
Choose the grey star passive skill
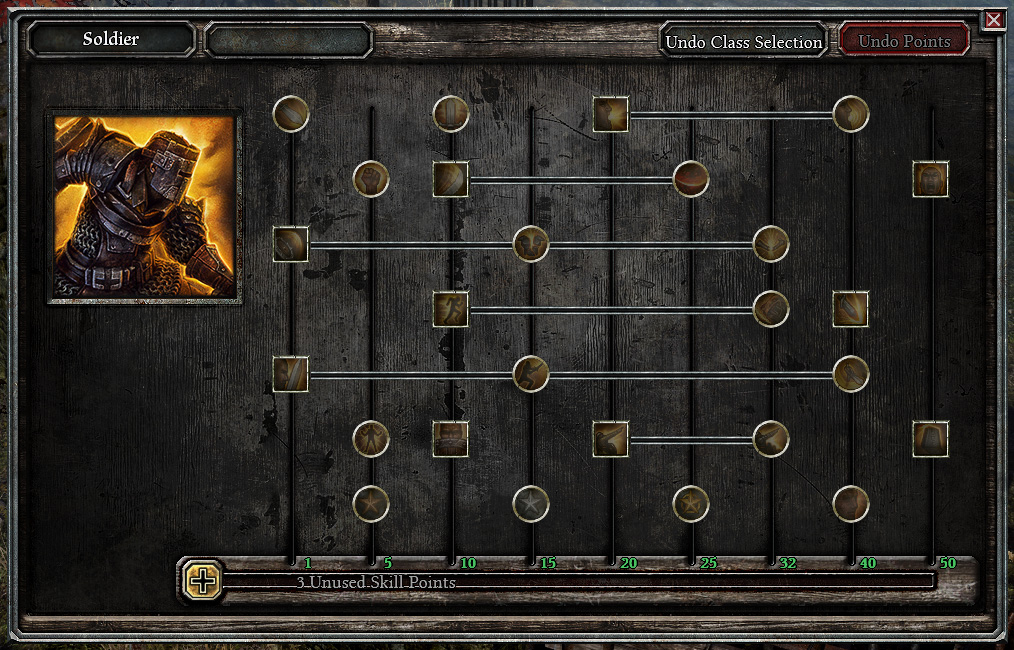point(531,504)
